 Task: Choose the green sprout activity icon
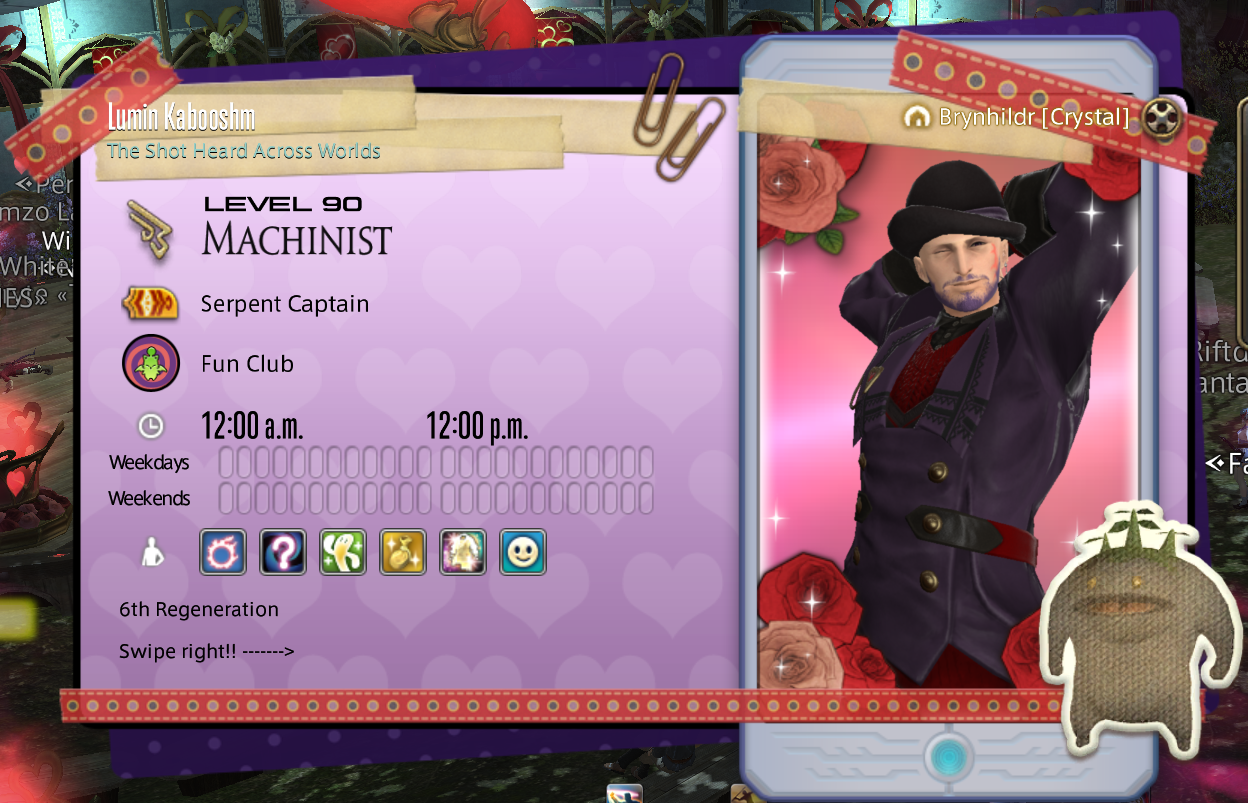tap(343, 552)
